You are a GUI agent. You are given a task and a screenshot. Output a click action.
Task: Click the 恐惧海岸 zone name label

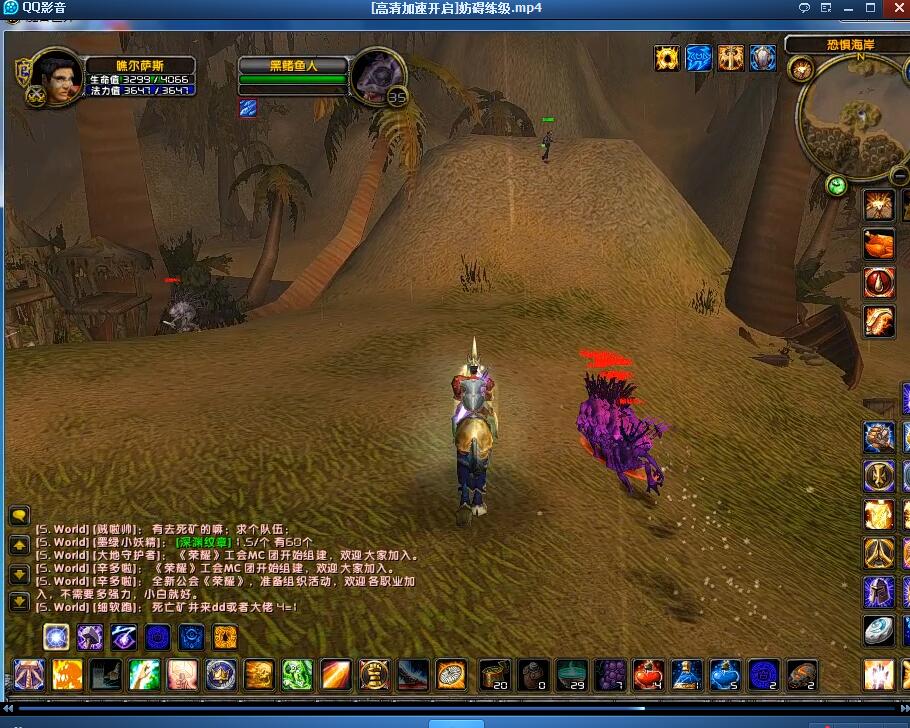(x=850, y=45)
